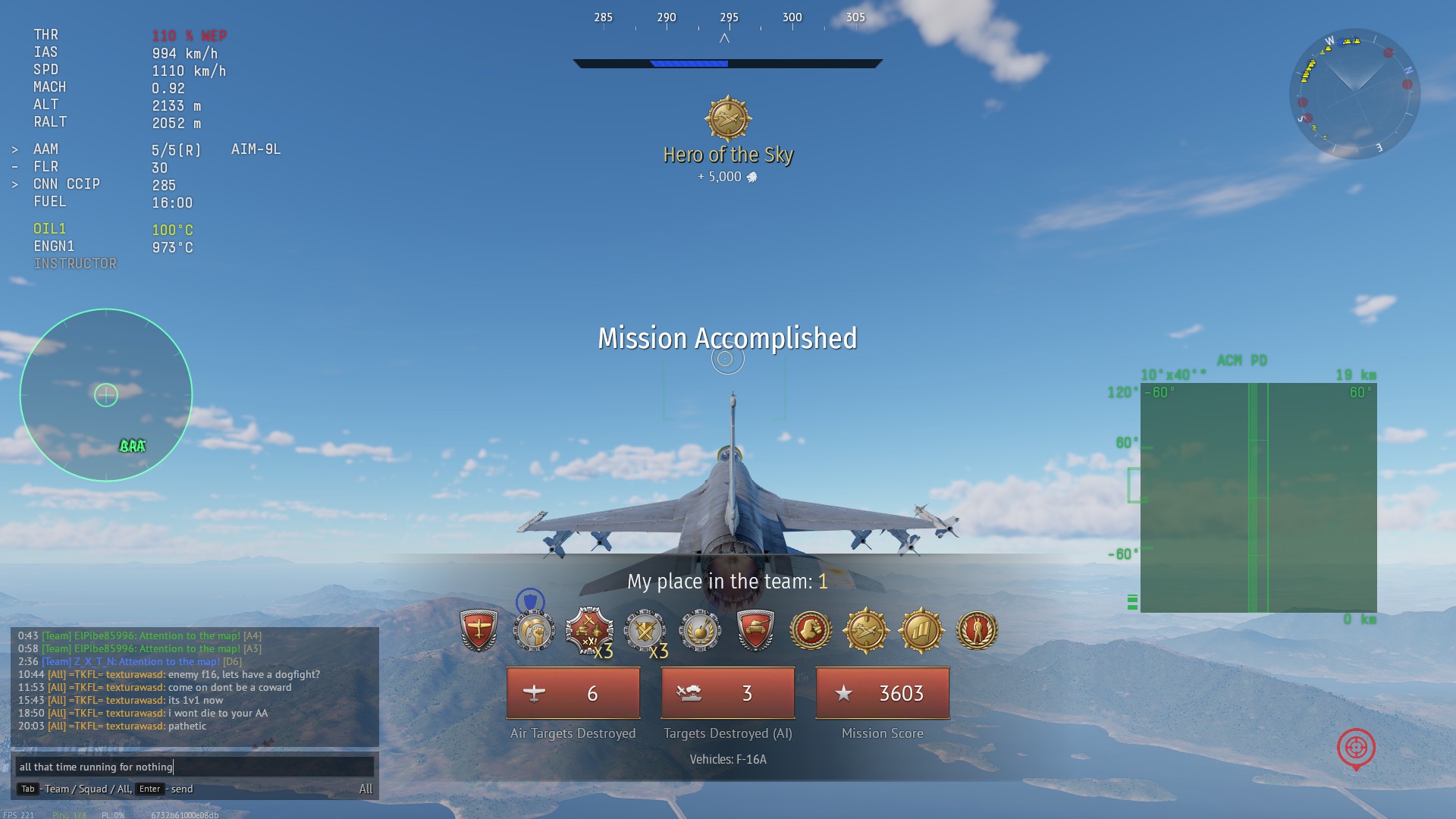Click the red crosshair target marker icon
The image size is (1456, 819).
1356,748
